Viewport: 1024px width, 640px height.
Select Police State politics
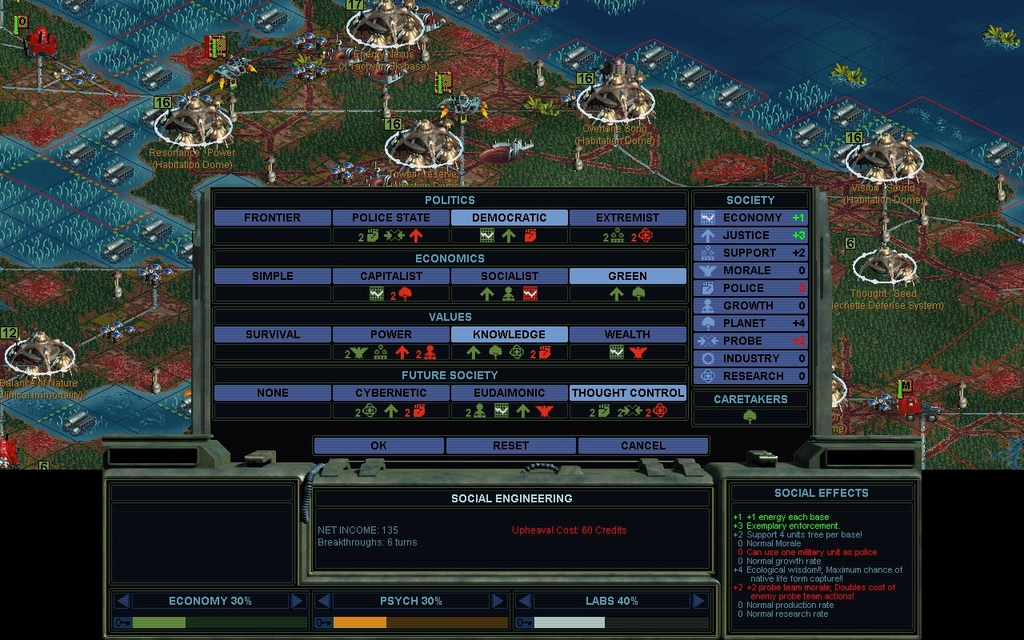(x=391, y=217)
